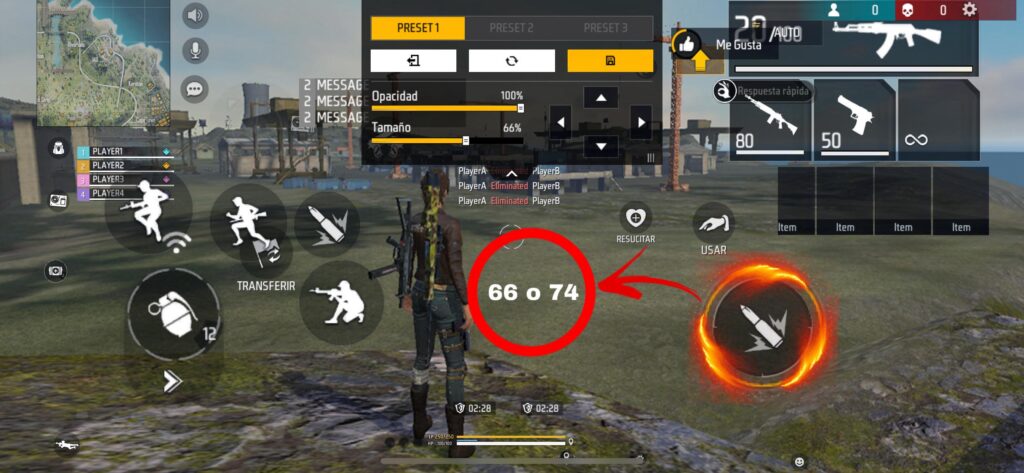Exit the HUD editor using the door-arrow button
1024x473 pixels.
pos(413,61)
